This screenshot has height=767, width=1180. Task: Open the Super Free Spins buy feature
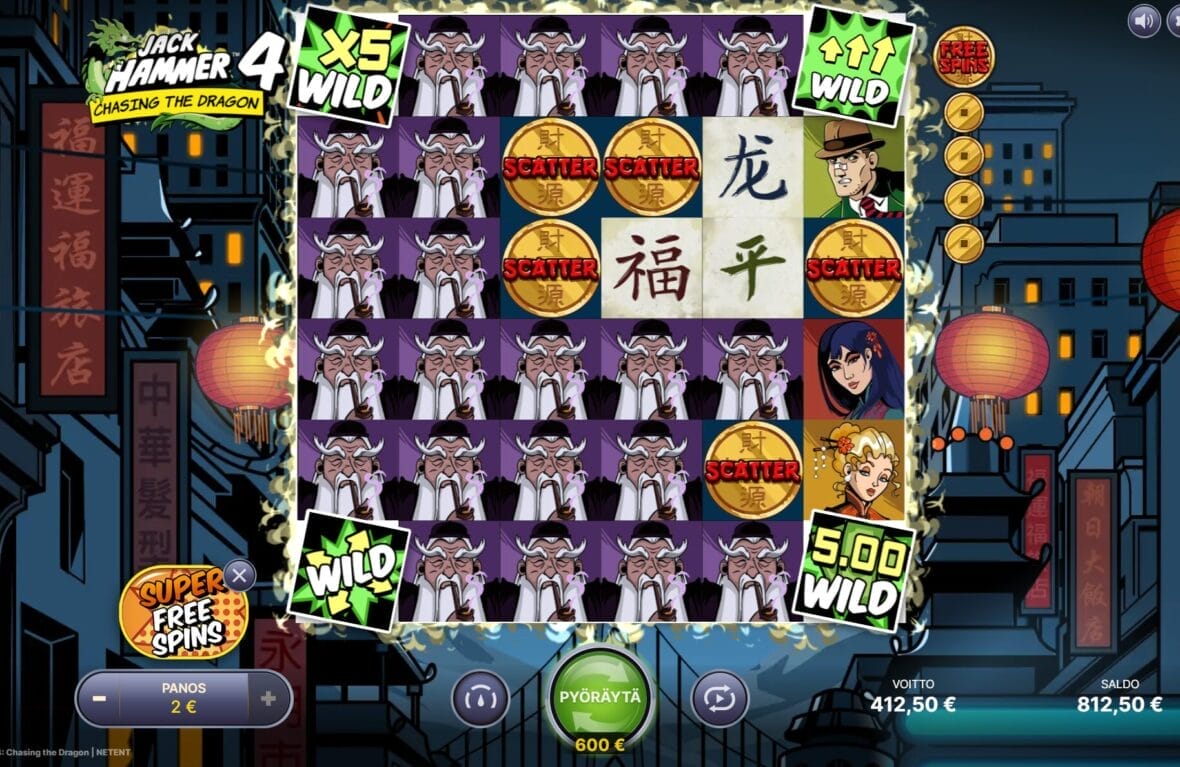point(172,614)
